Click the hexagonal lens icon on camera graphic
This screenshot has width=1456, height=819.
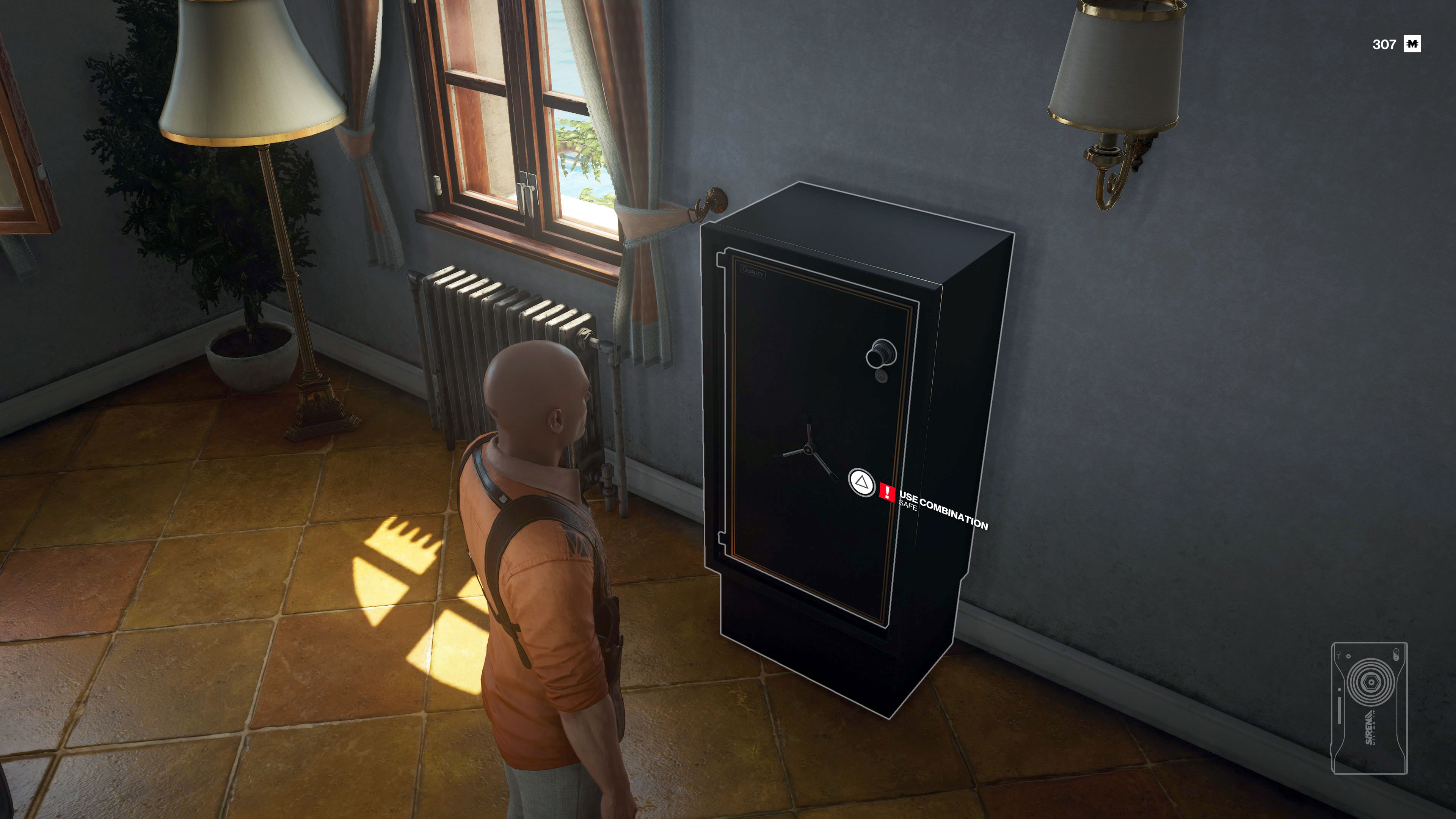click(1372, 682)
